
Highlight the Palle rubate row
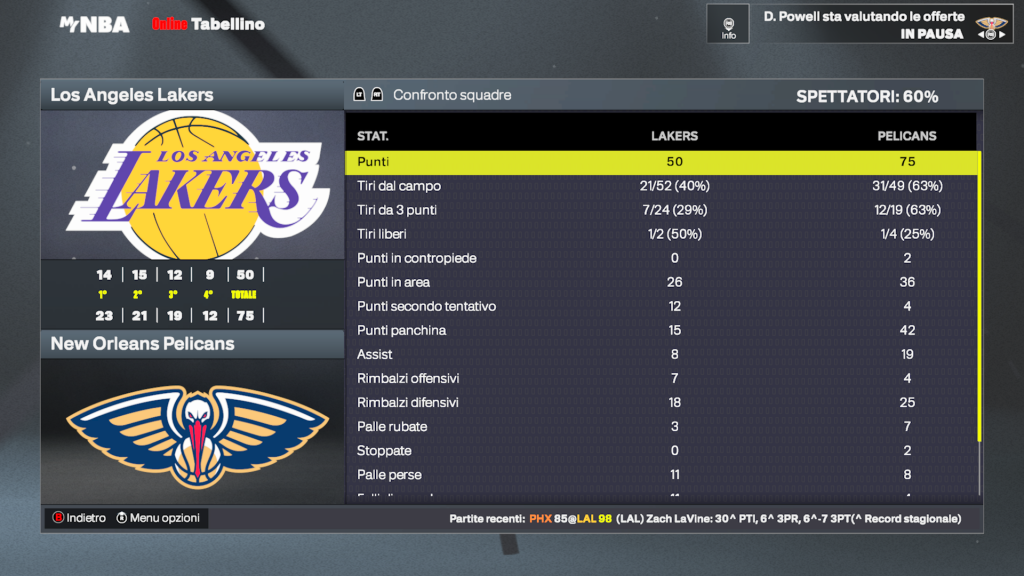(661, 426)
